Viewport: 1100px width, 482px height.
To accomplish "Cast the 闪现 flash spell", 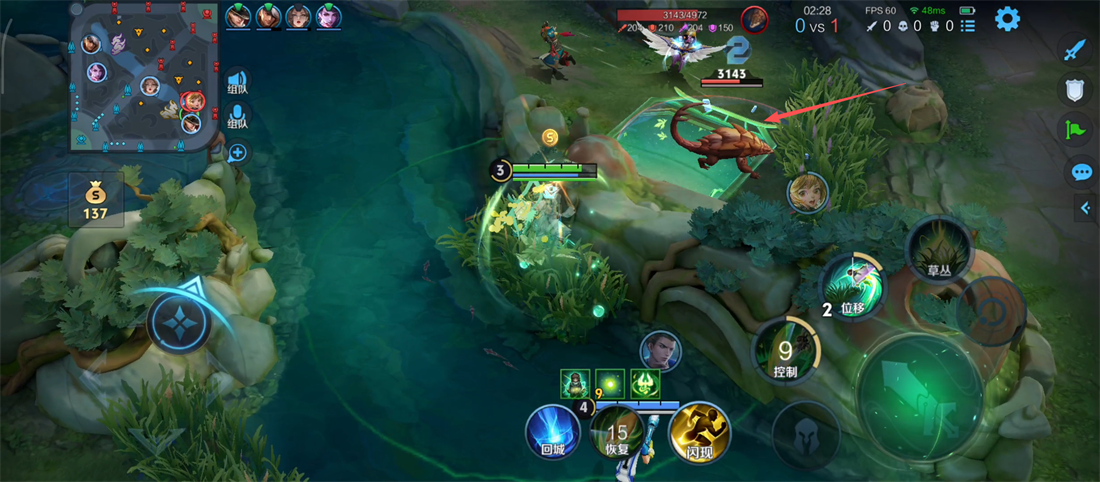I will pos(699,432).
